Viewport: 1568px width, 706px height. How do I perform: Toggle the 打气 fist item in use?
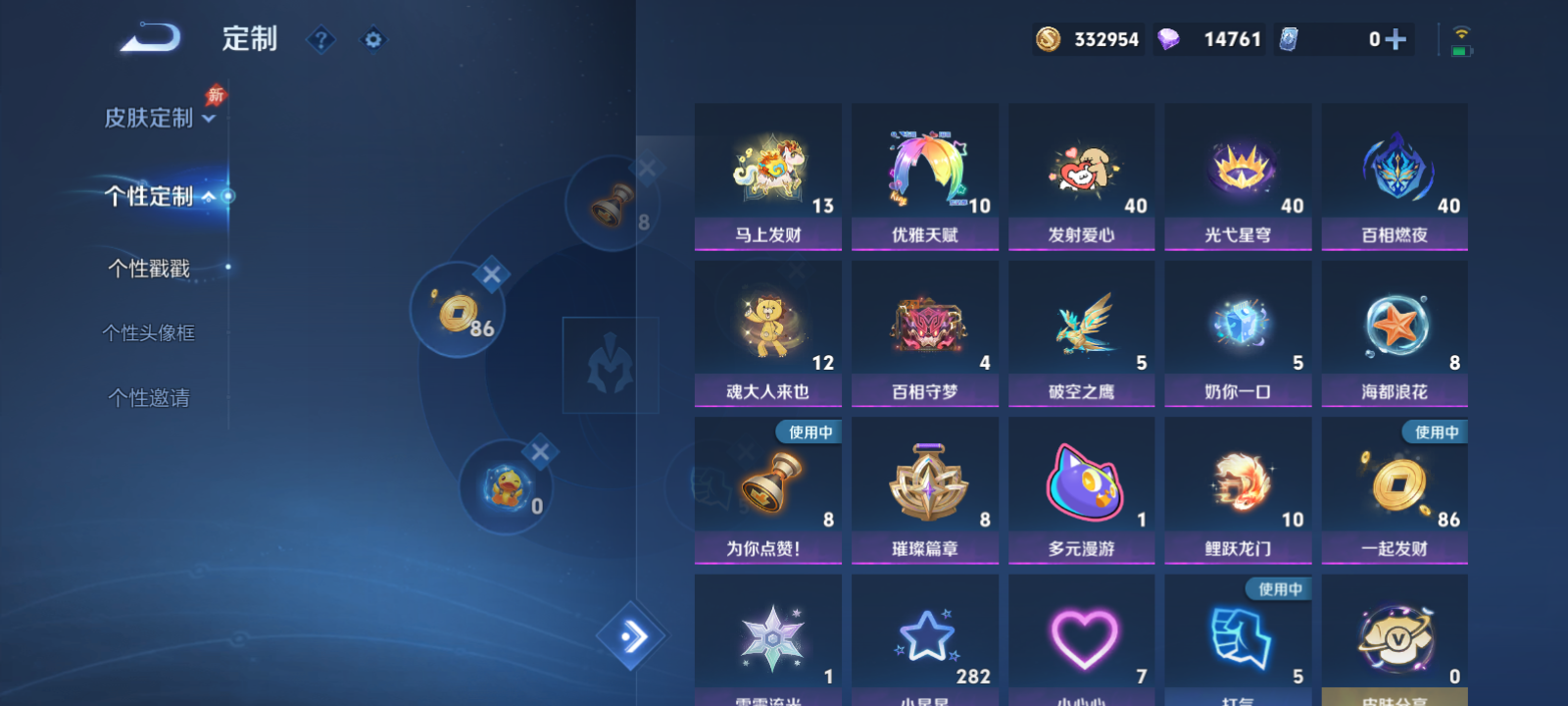(x=1237, y=637)
